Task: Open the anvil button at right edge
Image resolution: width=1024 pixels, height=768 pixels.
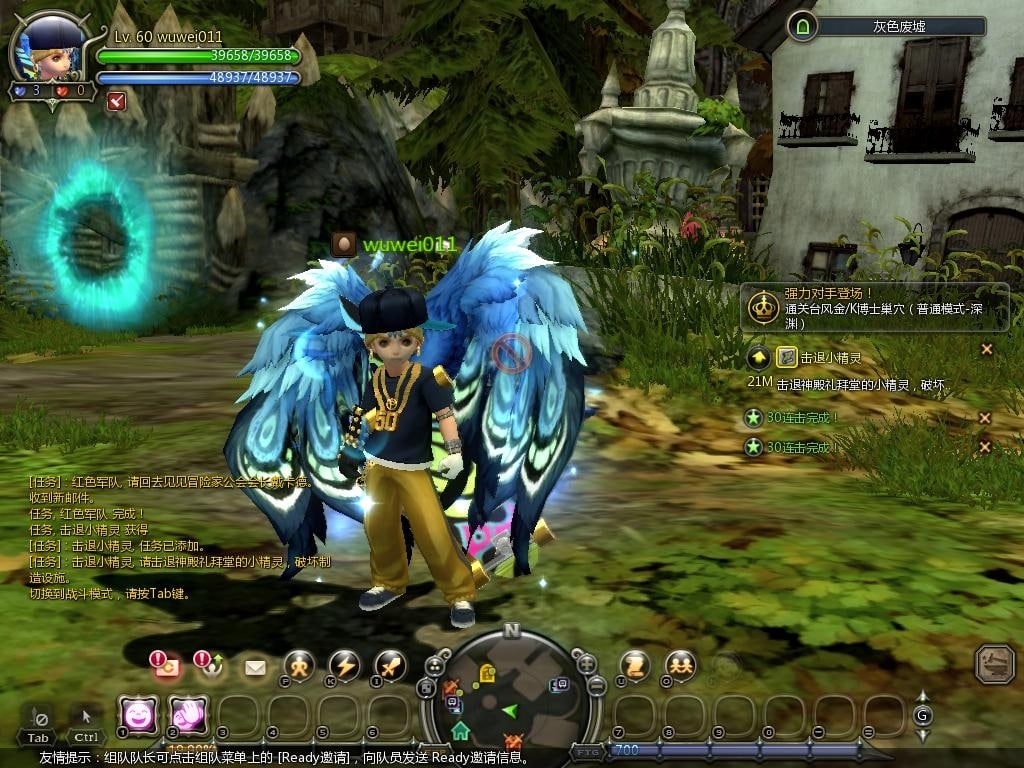Action: click(x=995, y=663)
